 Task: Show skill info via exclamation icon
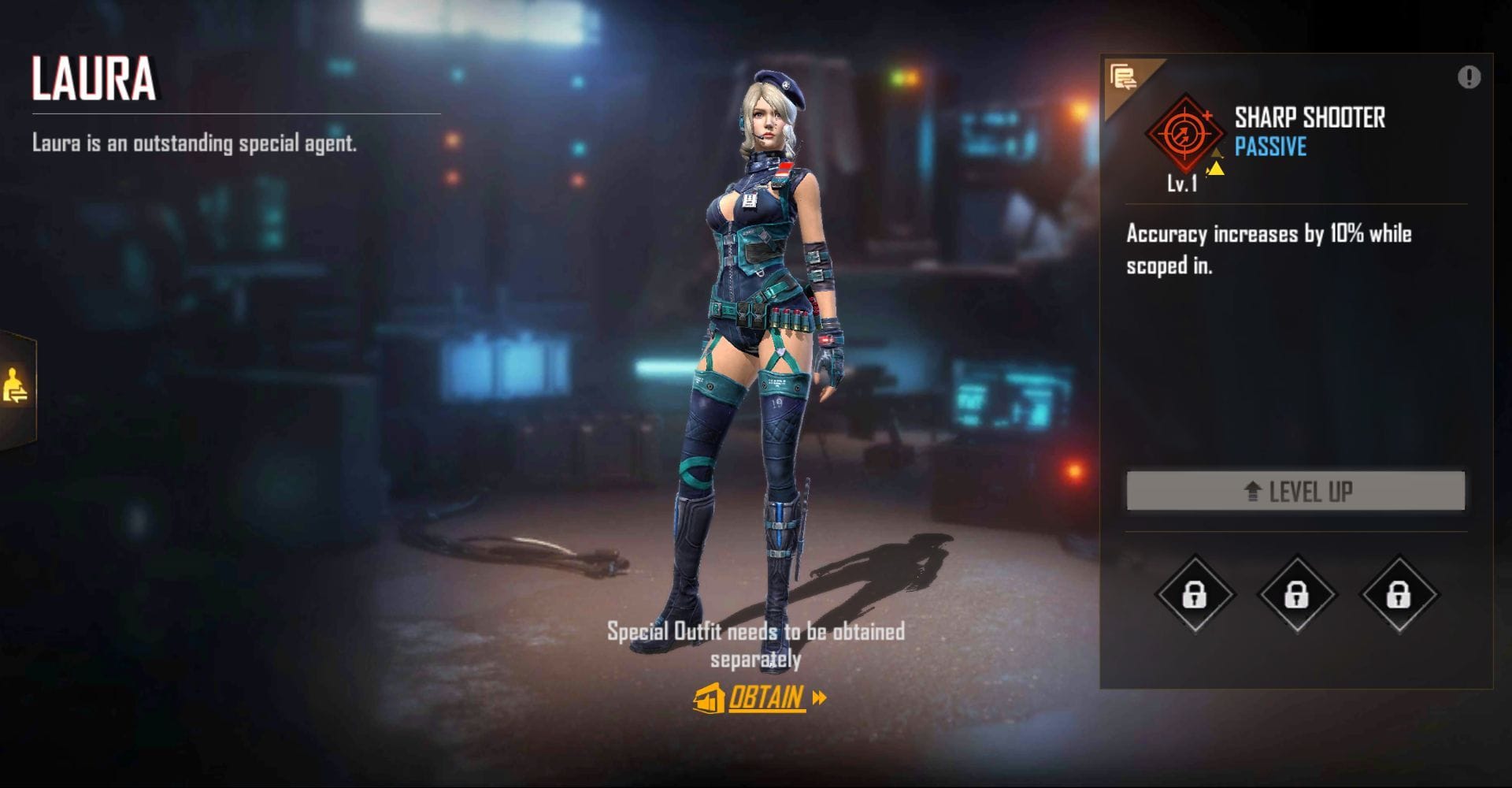[x=1469, y=77]
